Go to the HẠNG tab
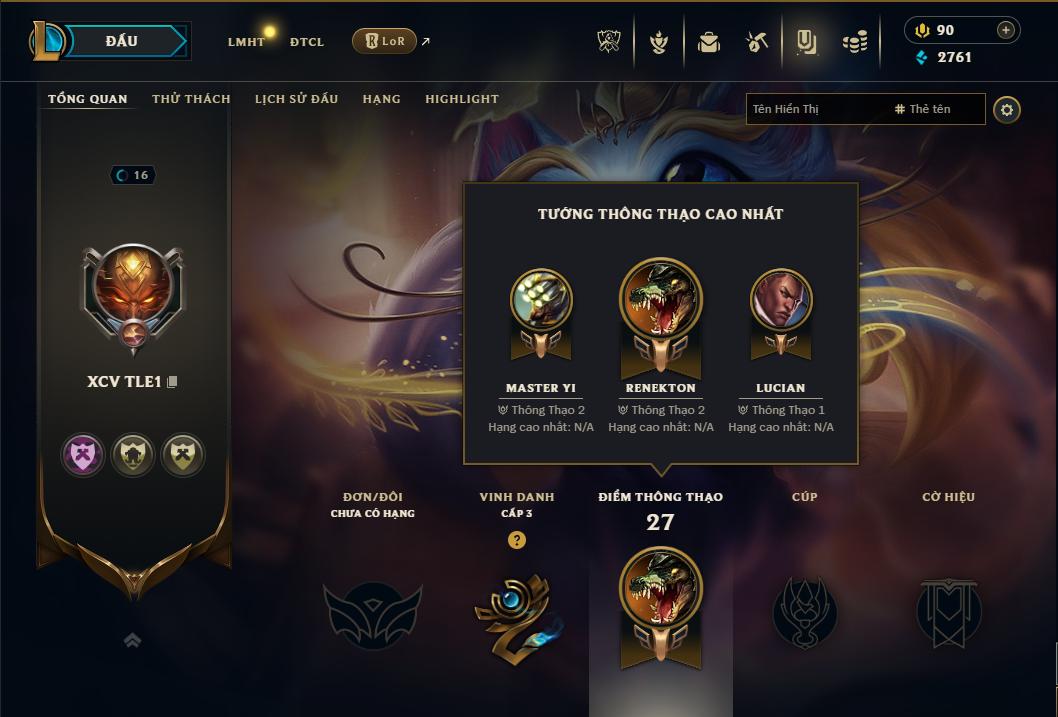1058x717 pixels. click(x=381, y=99)
